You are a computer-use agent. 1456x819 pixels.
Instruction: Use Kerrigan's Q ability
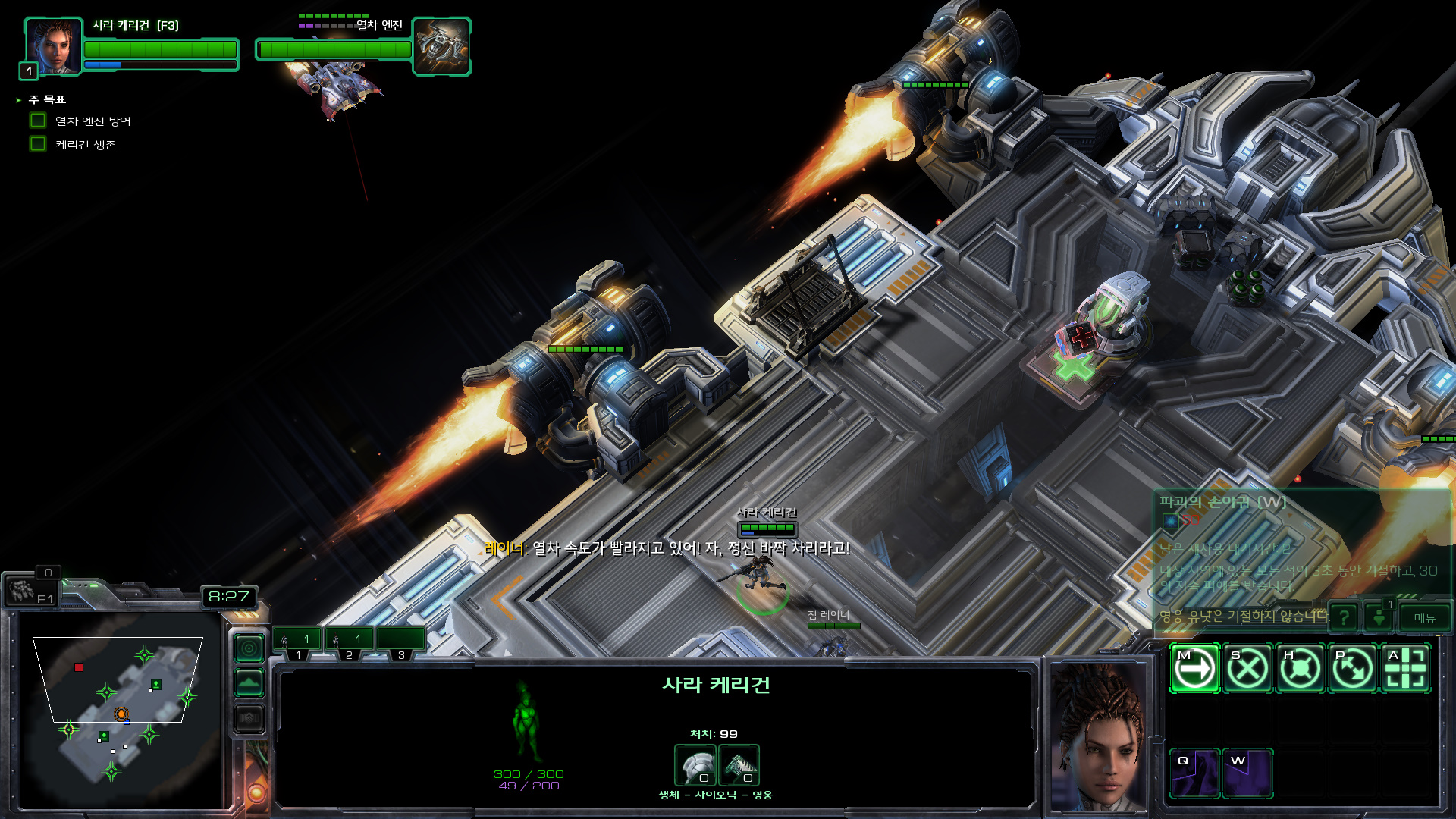[x=1194, y=773]
